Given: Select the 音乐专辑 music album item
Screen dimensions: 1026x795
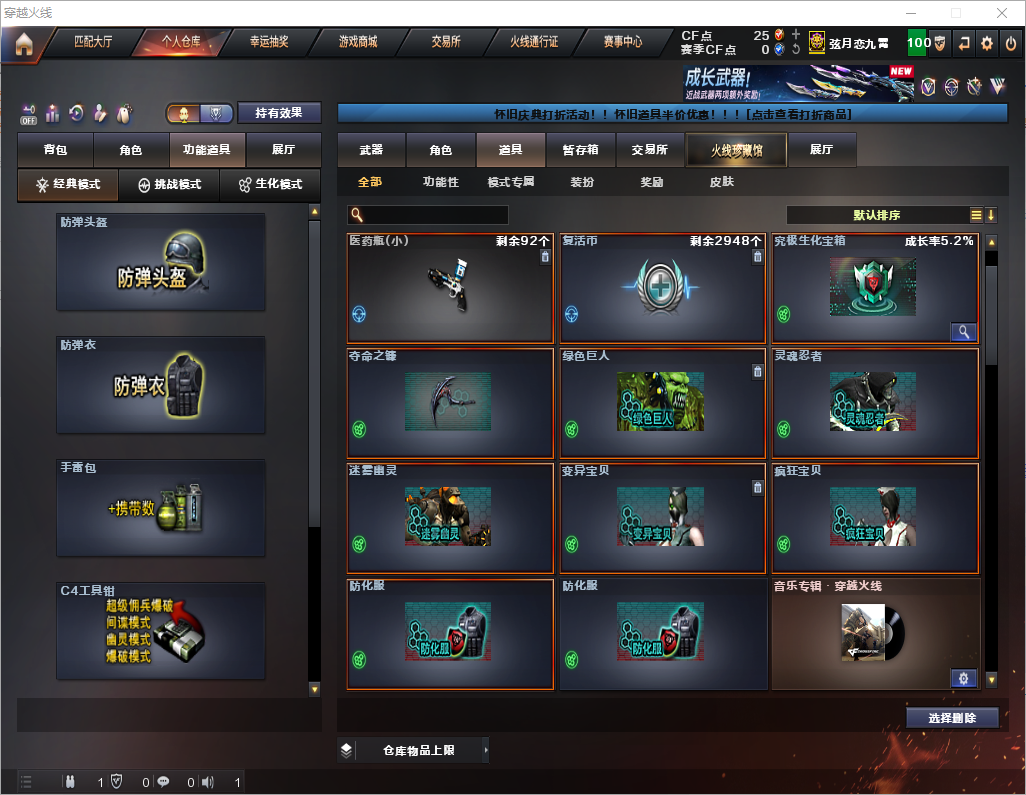Looking at the screenshot, I should (876, 634).
